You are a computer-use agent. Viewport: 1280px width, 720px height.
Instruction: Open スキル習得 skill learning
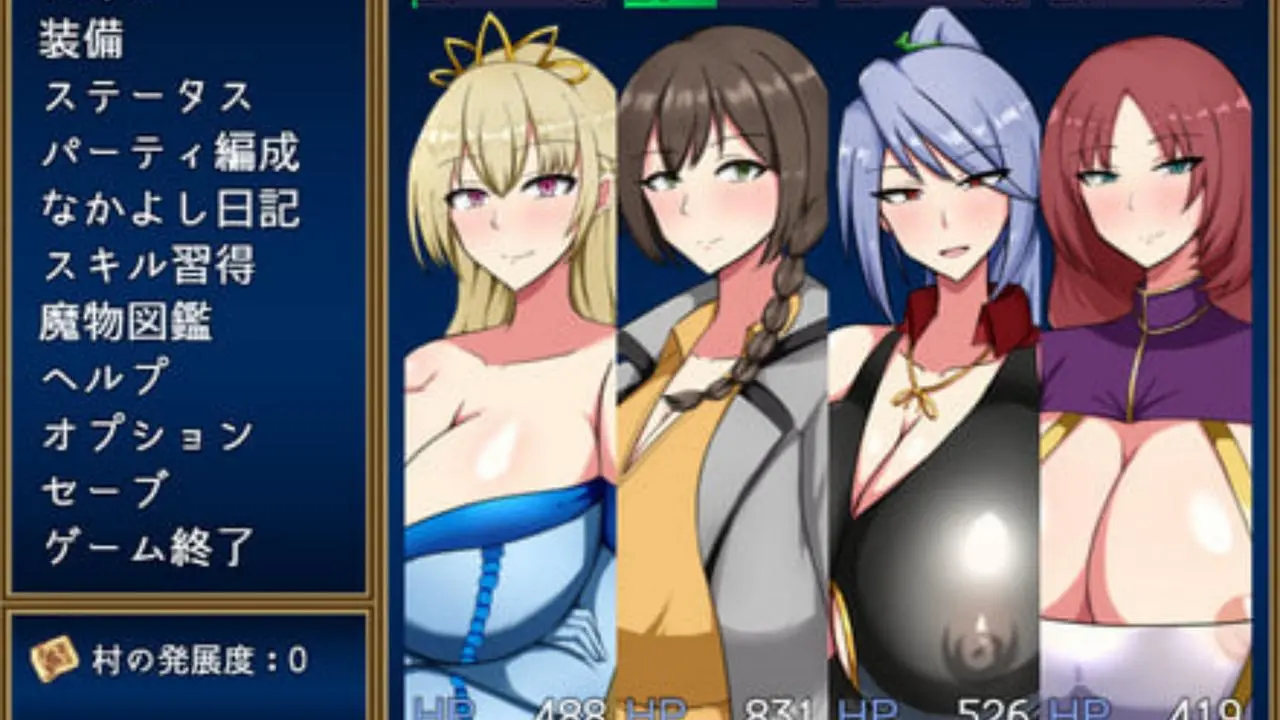click(148, 265)
